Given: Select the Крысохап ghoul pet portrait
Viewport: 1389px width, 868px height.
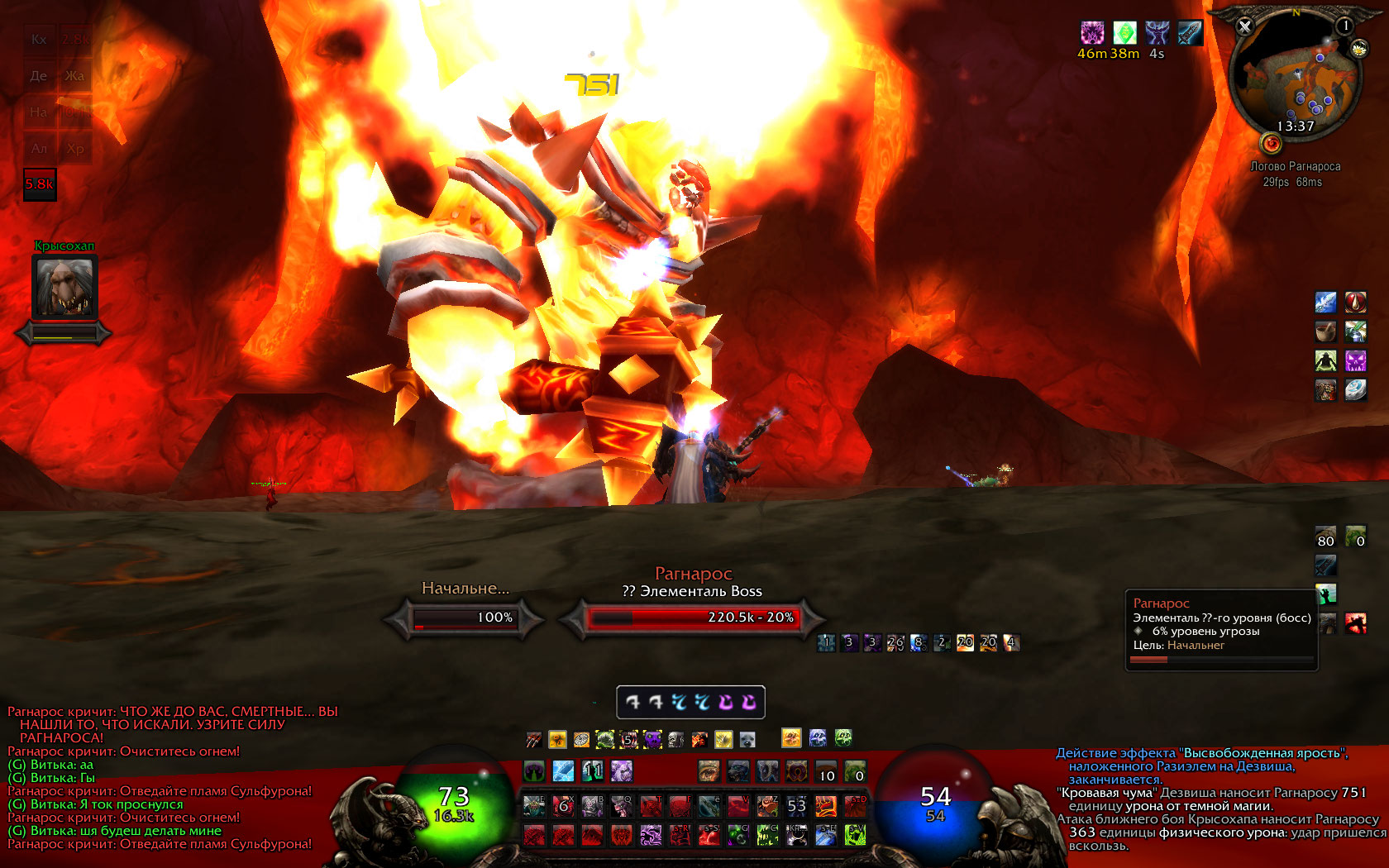Looking at the screenshot, I should click(64, 286).
